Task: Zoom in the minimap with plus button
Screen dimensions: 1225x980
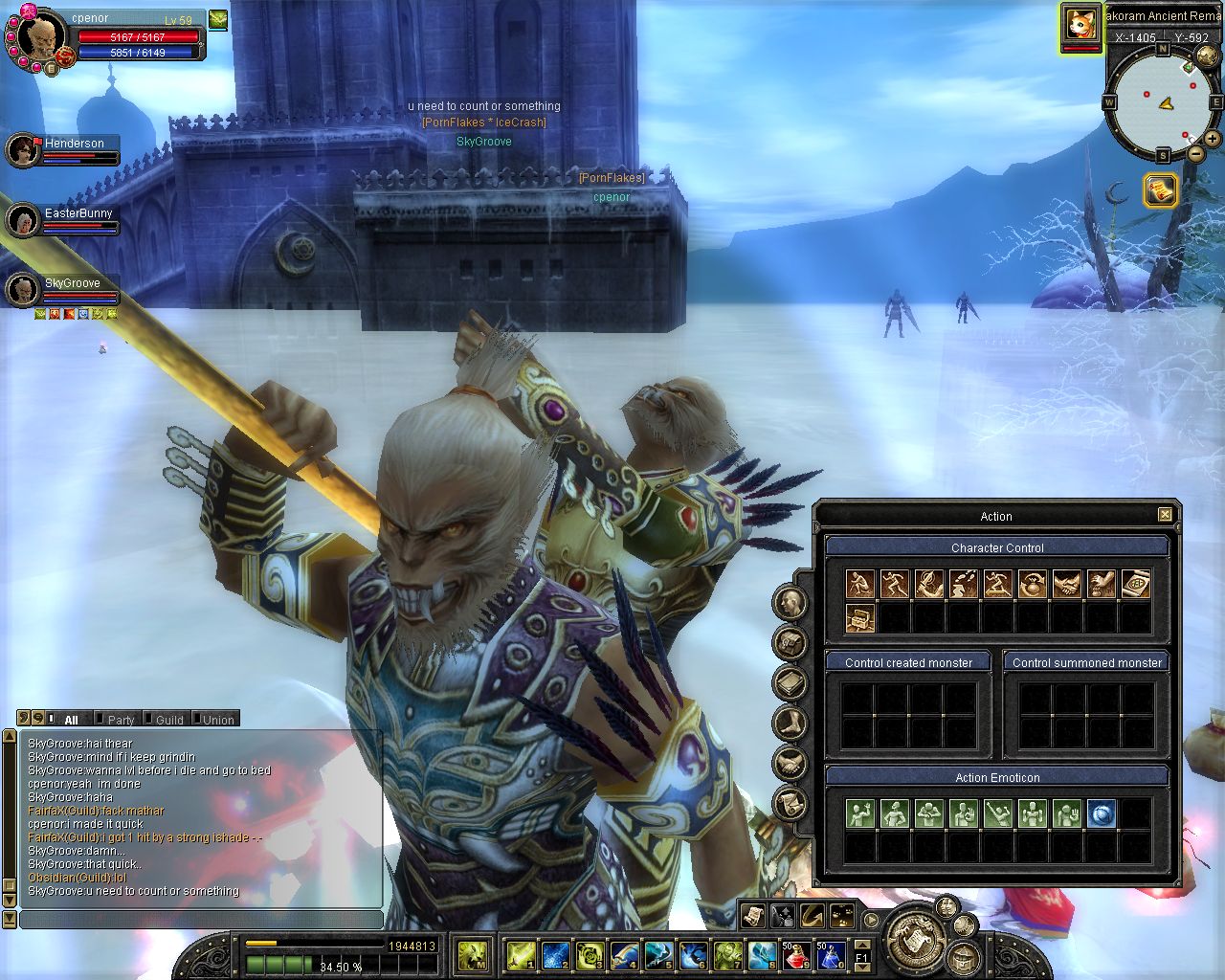Action: pyautogui.click(x=1213, y=140)
